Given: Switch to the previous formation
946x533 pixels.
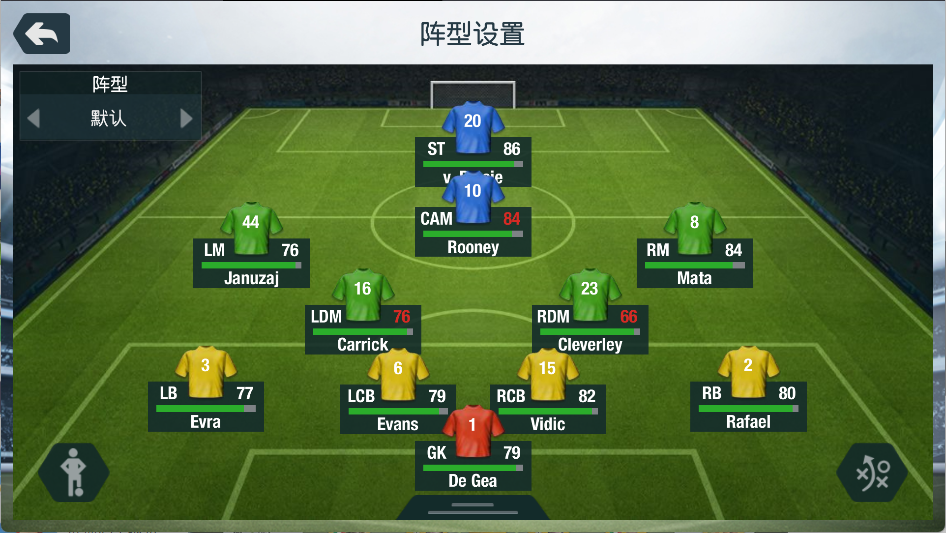Looking at the screenshot, I should tap(33, 119).
